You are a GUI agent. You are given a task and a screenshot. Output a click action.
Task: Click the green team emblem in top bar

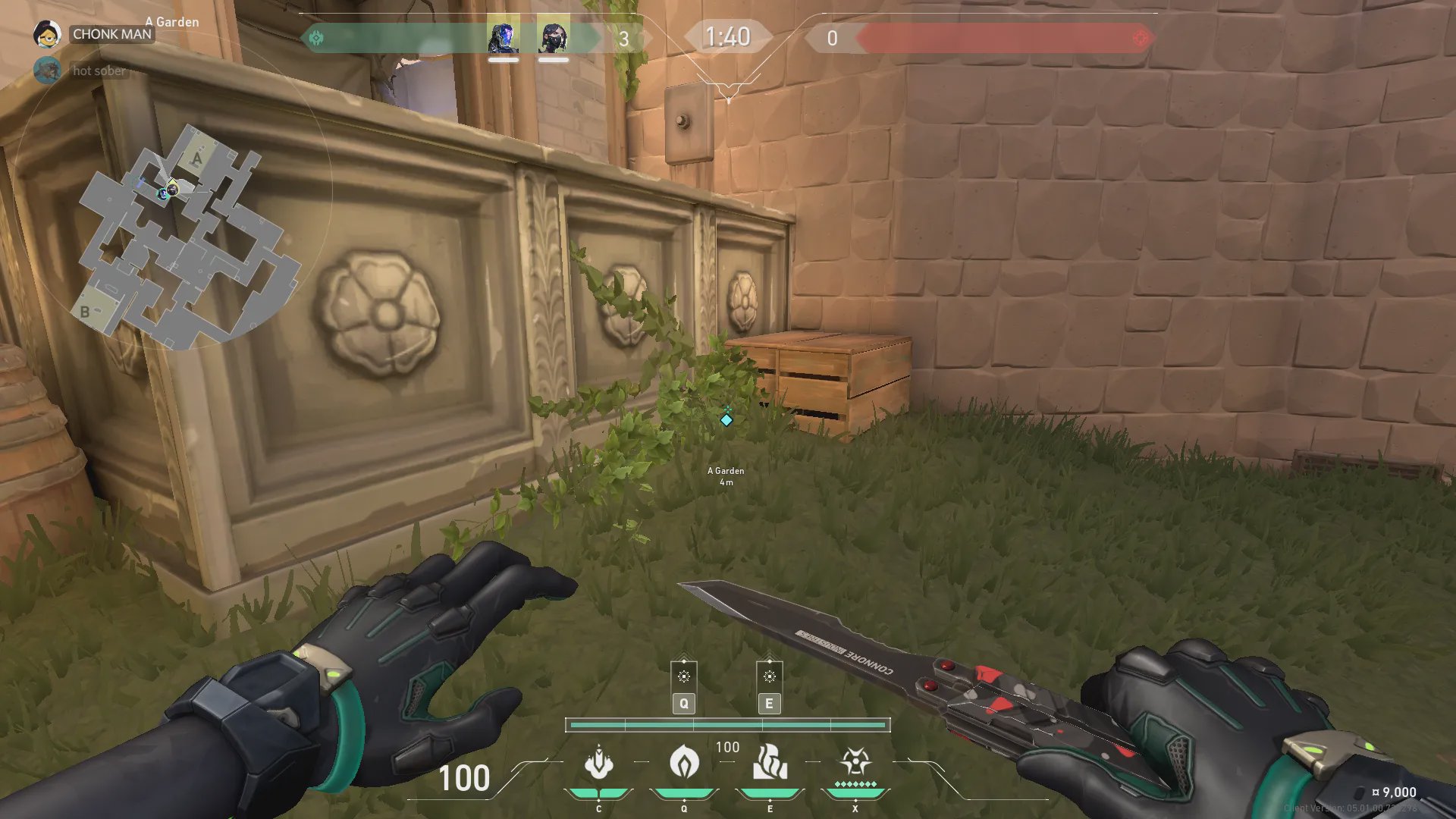(x=316, y=38)
